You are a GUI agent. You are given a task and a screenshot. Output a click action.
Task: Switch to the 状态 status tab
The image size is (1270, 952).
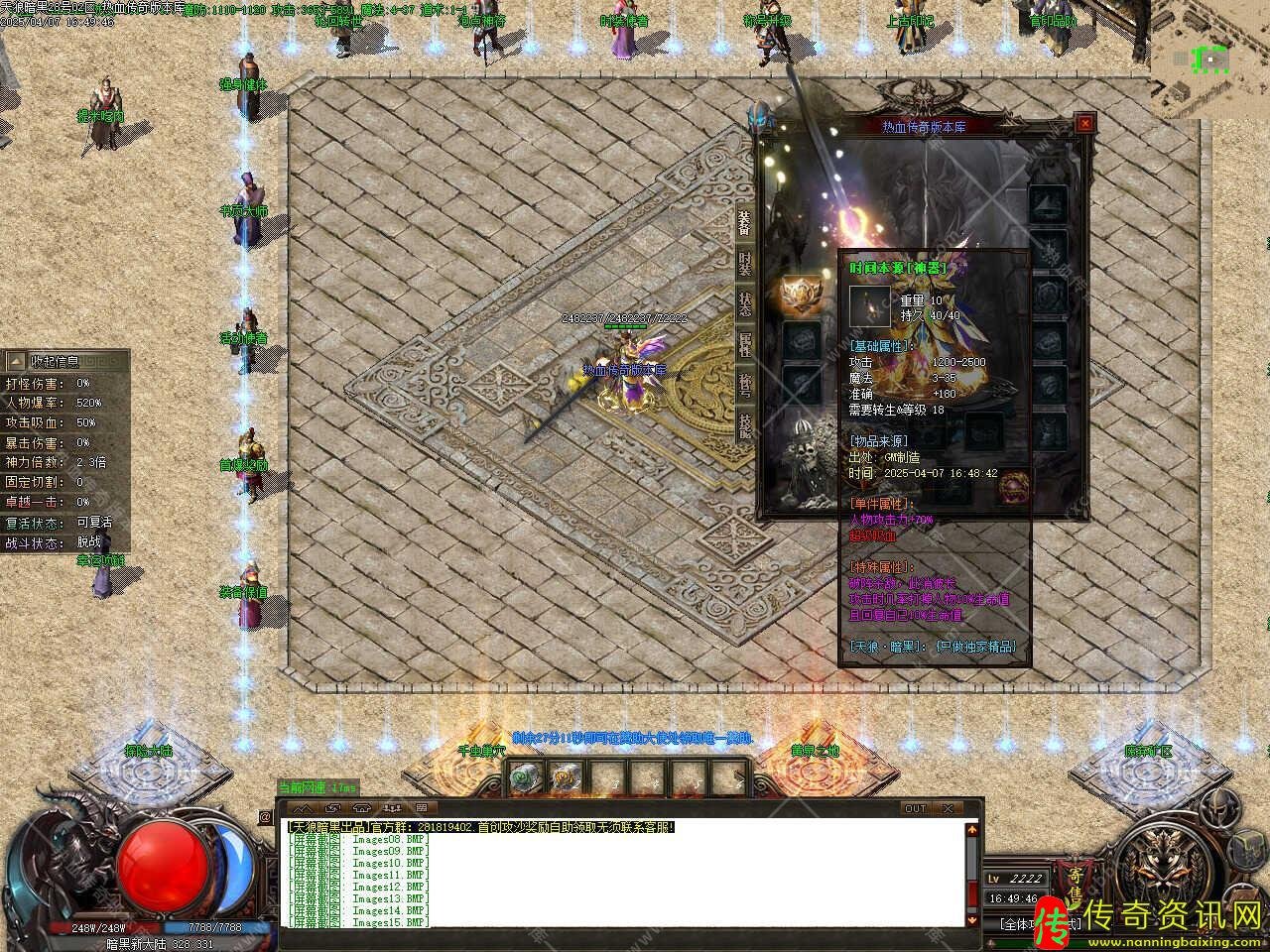[x=744, y=303]
